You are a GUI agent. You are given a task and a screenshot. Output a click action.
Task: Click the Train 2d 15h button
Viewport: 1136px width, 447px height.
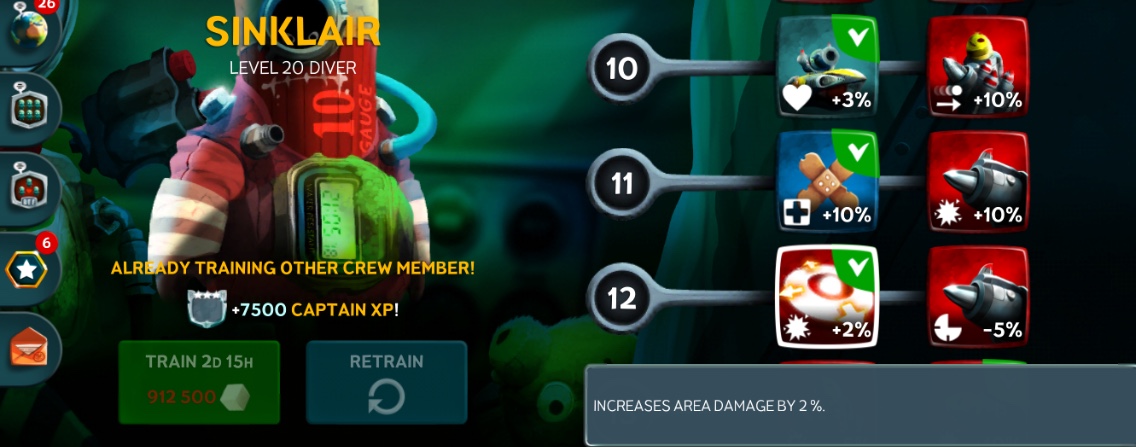click(x=199, y=381)
